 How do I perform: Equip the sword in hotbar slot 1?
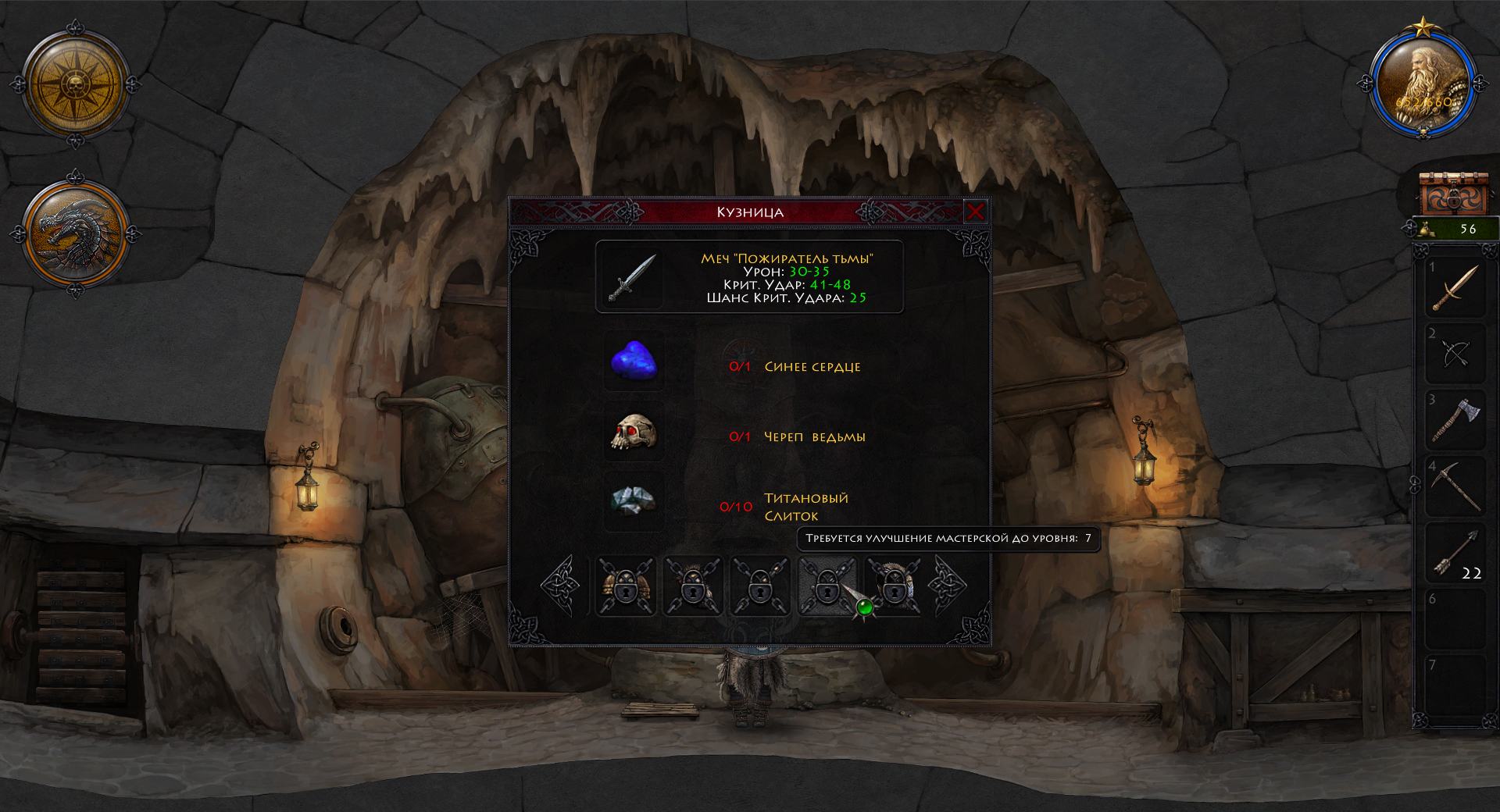point(1455,287)
